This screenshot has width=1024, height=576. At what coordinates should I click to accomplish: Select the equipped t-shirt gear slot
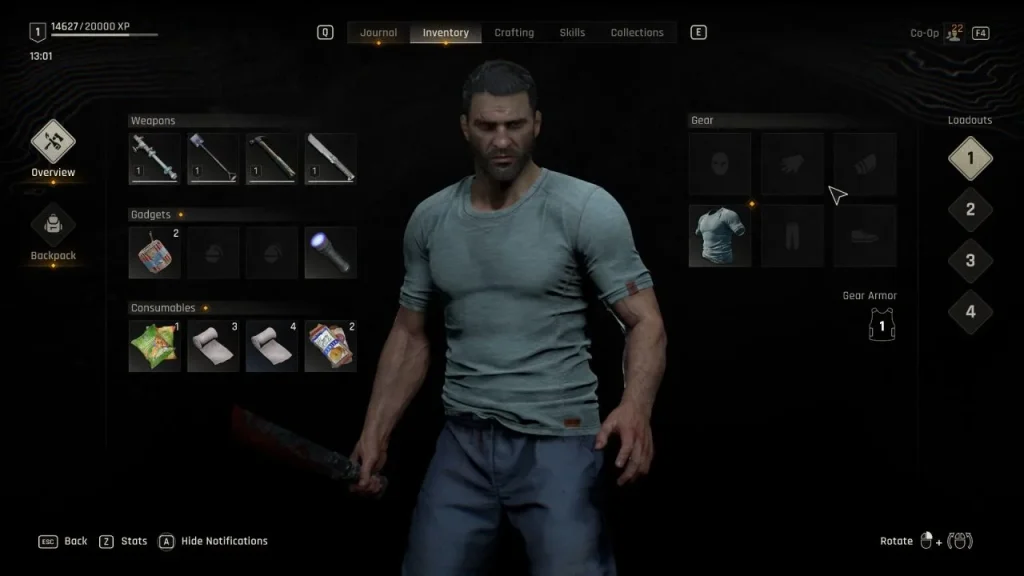(x=720, y=236)
